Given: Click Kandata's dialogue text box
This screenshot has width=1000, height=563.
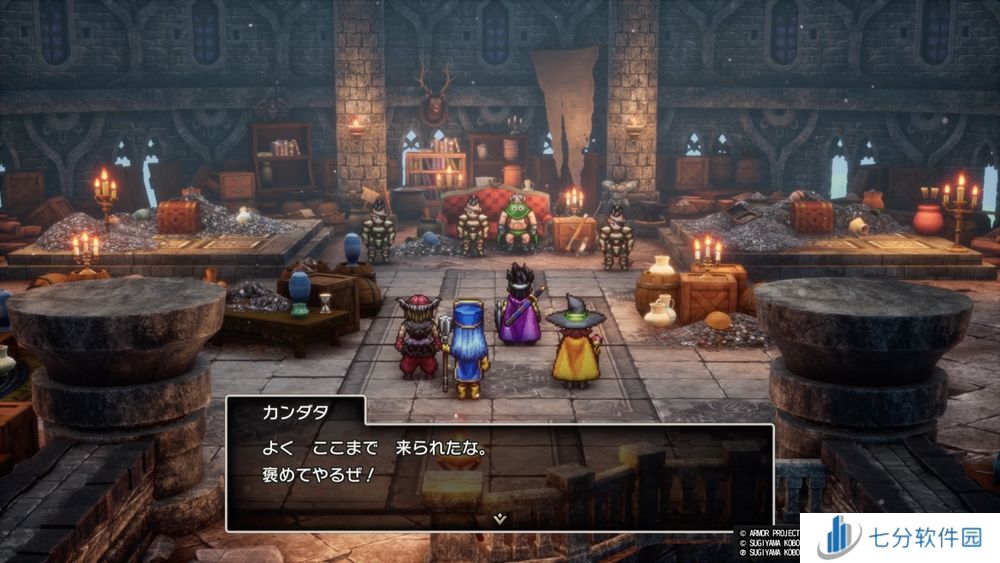Looking at the screenshot, I should (x=500, y=470).
